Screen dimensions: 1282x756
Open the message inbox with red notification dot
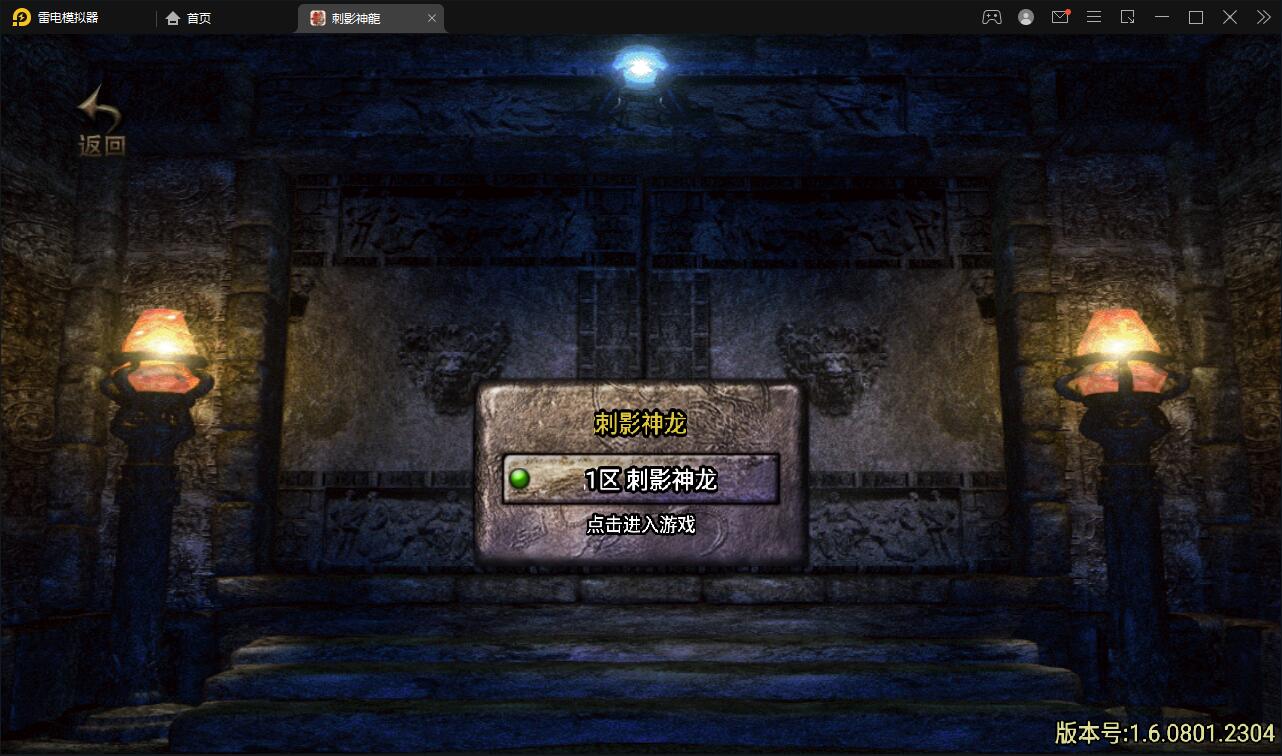tap(1060, 17)
